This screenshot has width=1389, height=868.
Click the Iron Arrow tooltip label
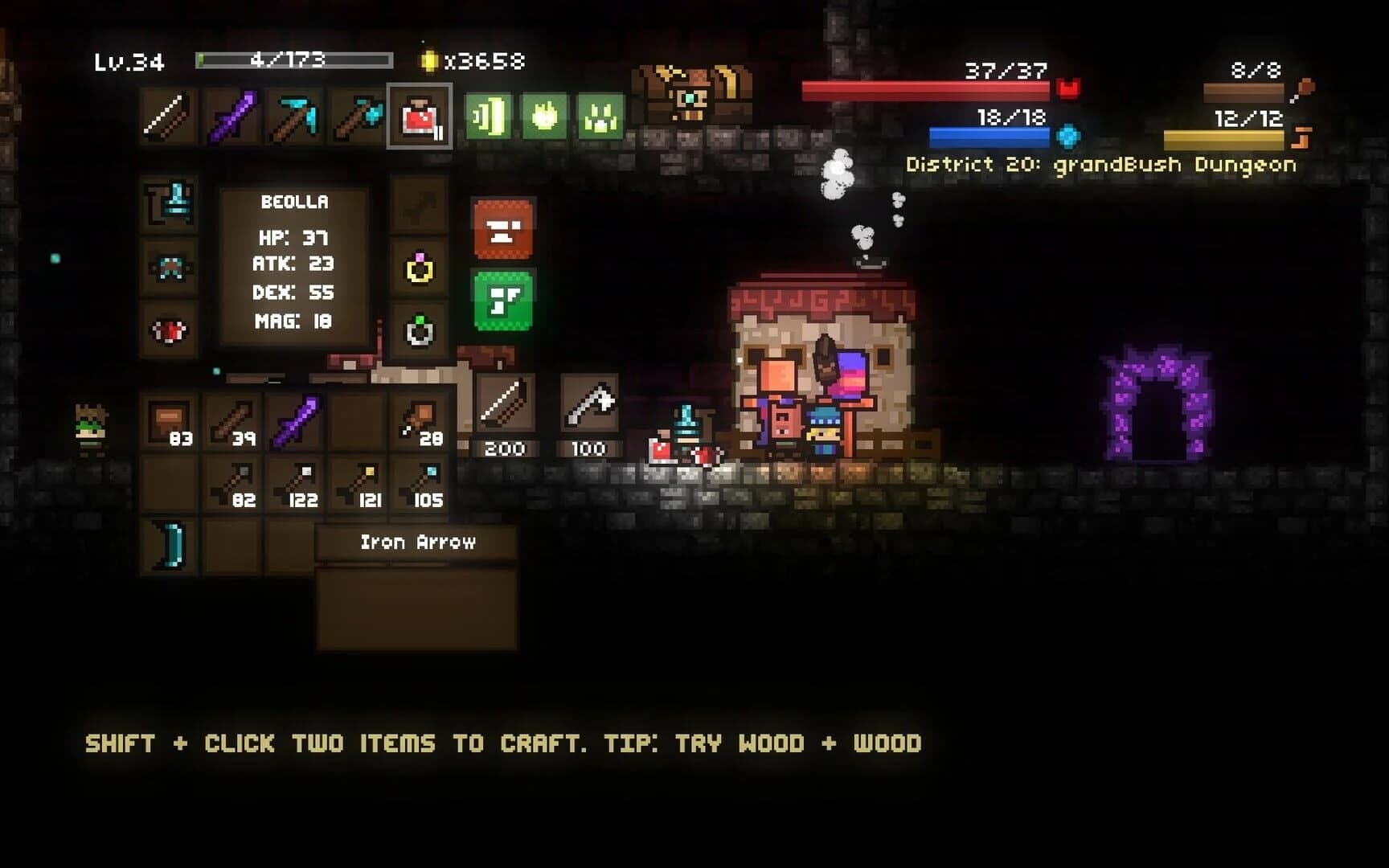click(418, 542)
